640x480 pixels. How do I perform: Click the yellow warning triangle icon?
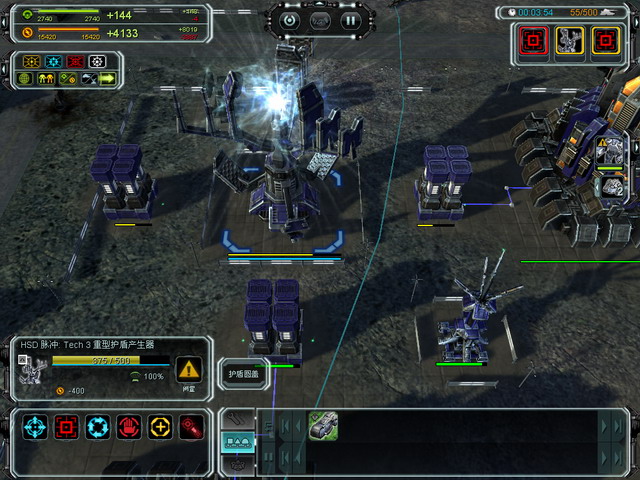tap(188, 367)
